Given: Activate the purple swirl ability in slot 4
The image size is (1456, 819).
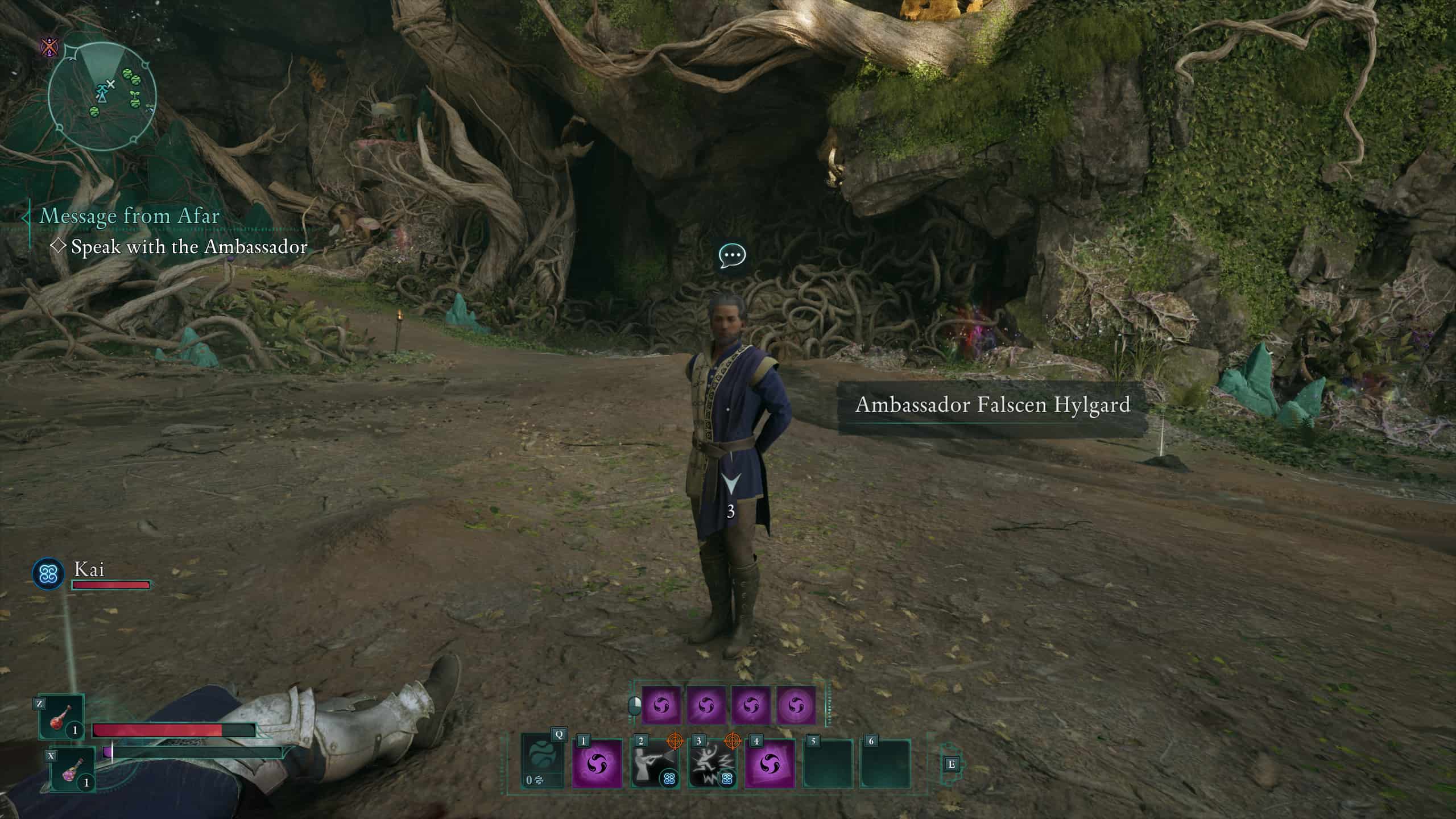Looking at the screenshot, I should (x=770, y=763).
